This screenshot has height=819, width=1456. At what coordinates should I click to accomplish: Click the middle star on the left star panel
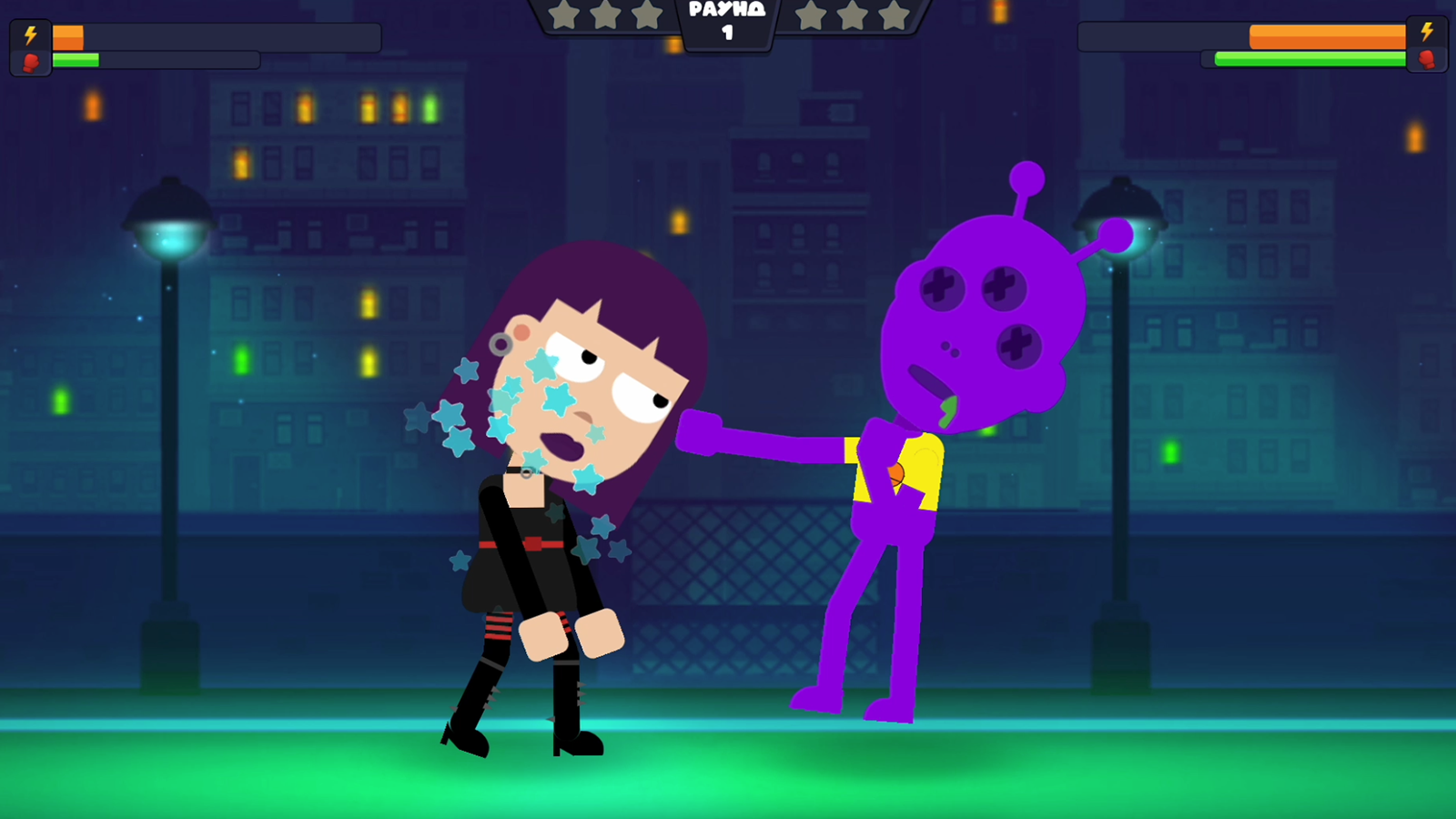604,15
